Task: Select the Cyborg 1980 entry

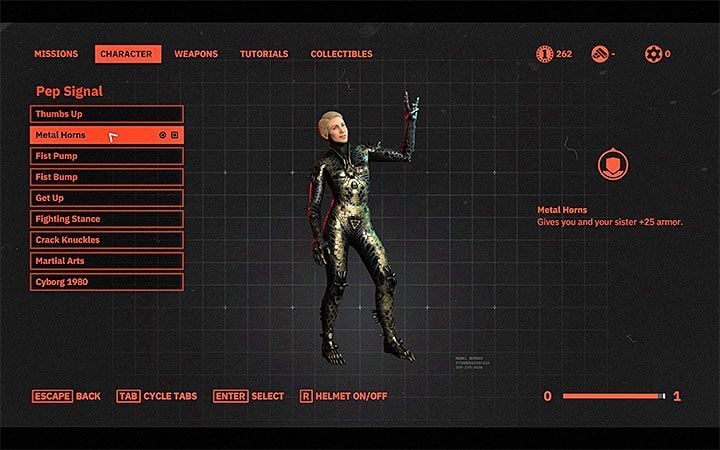Action: coord(107,282)
